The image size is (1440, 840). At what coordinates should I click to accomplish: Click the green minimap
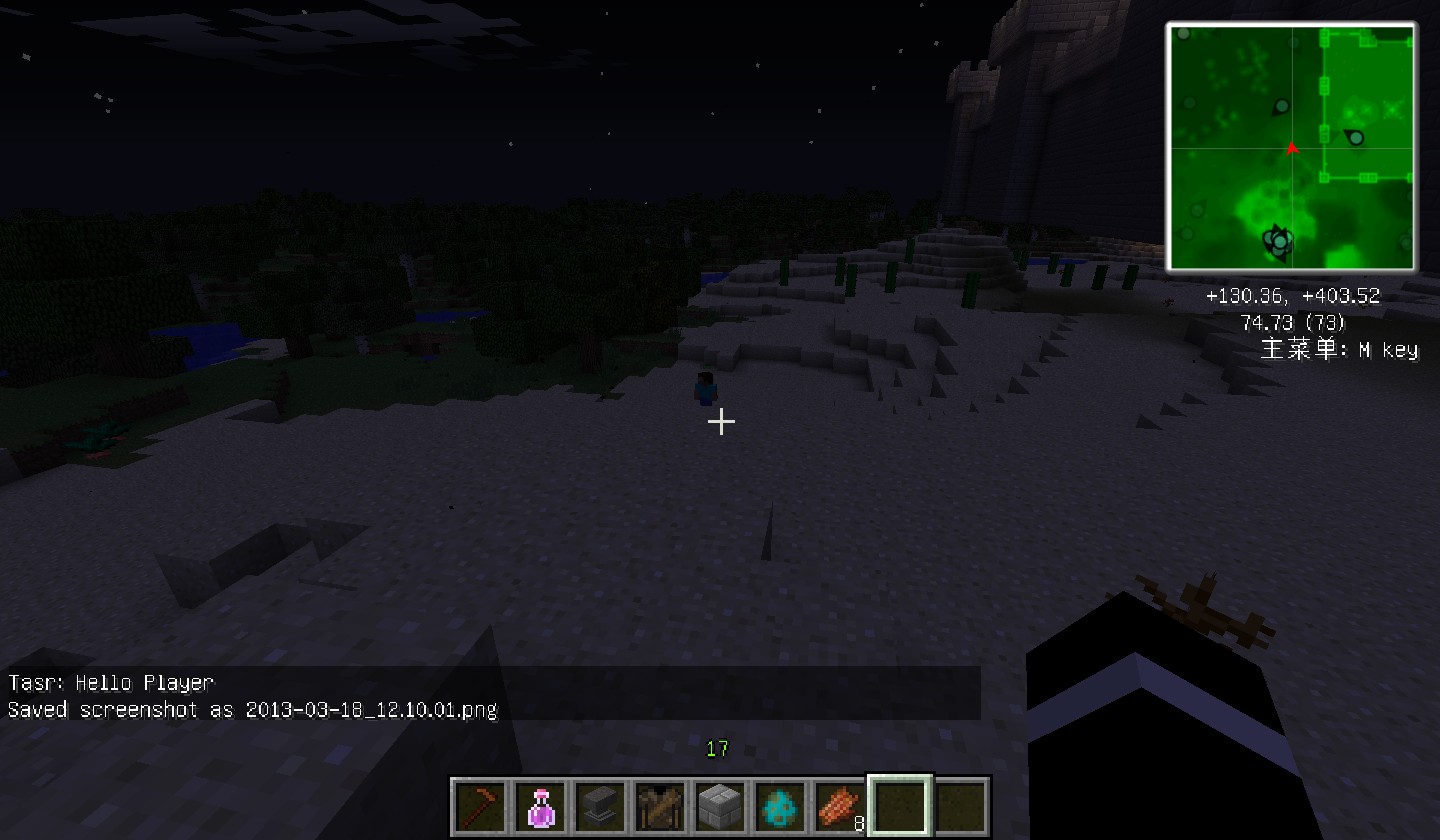1291,147
